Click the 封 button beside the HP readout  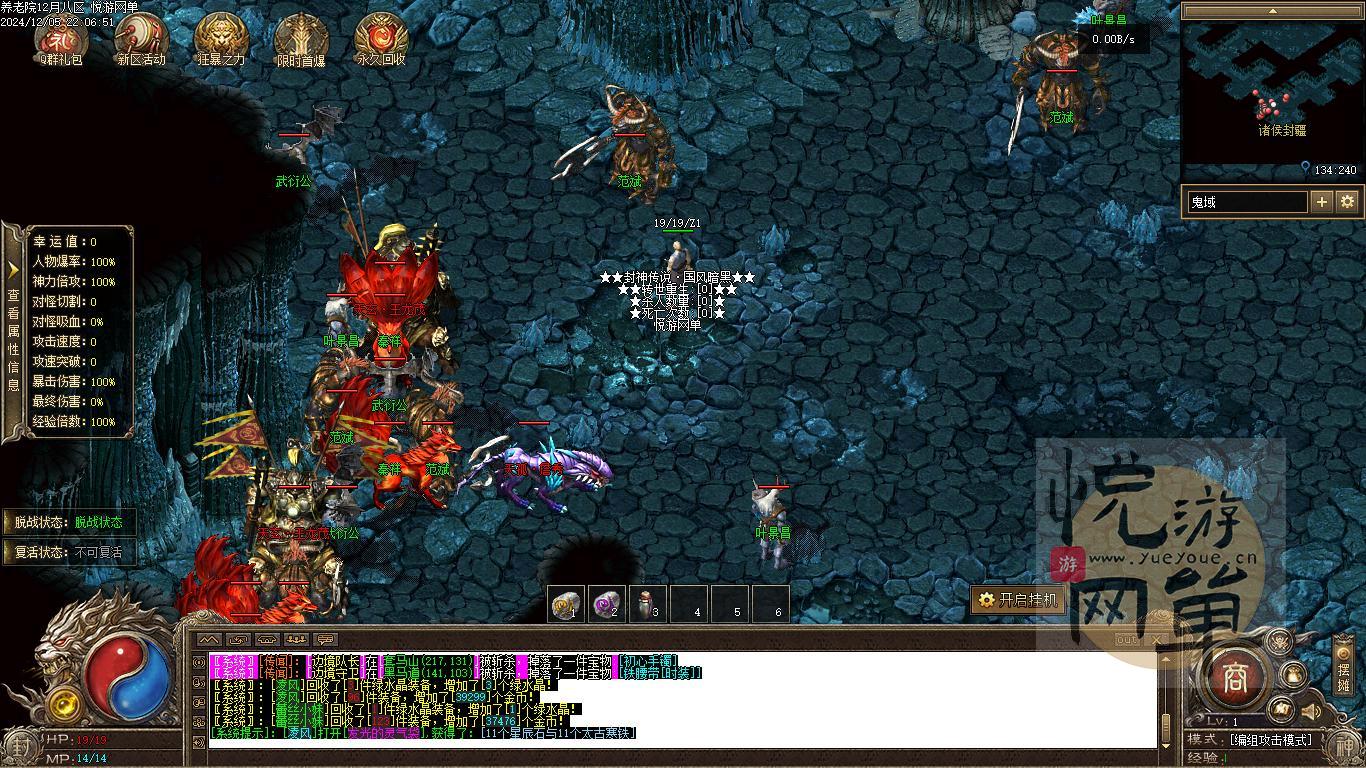[20, 746]
